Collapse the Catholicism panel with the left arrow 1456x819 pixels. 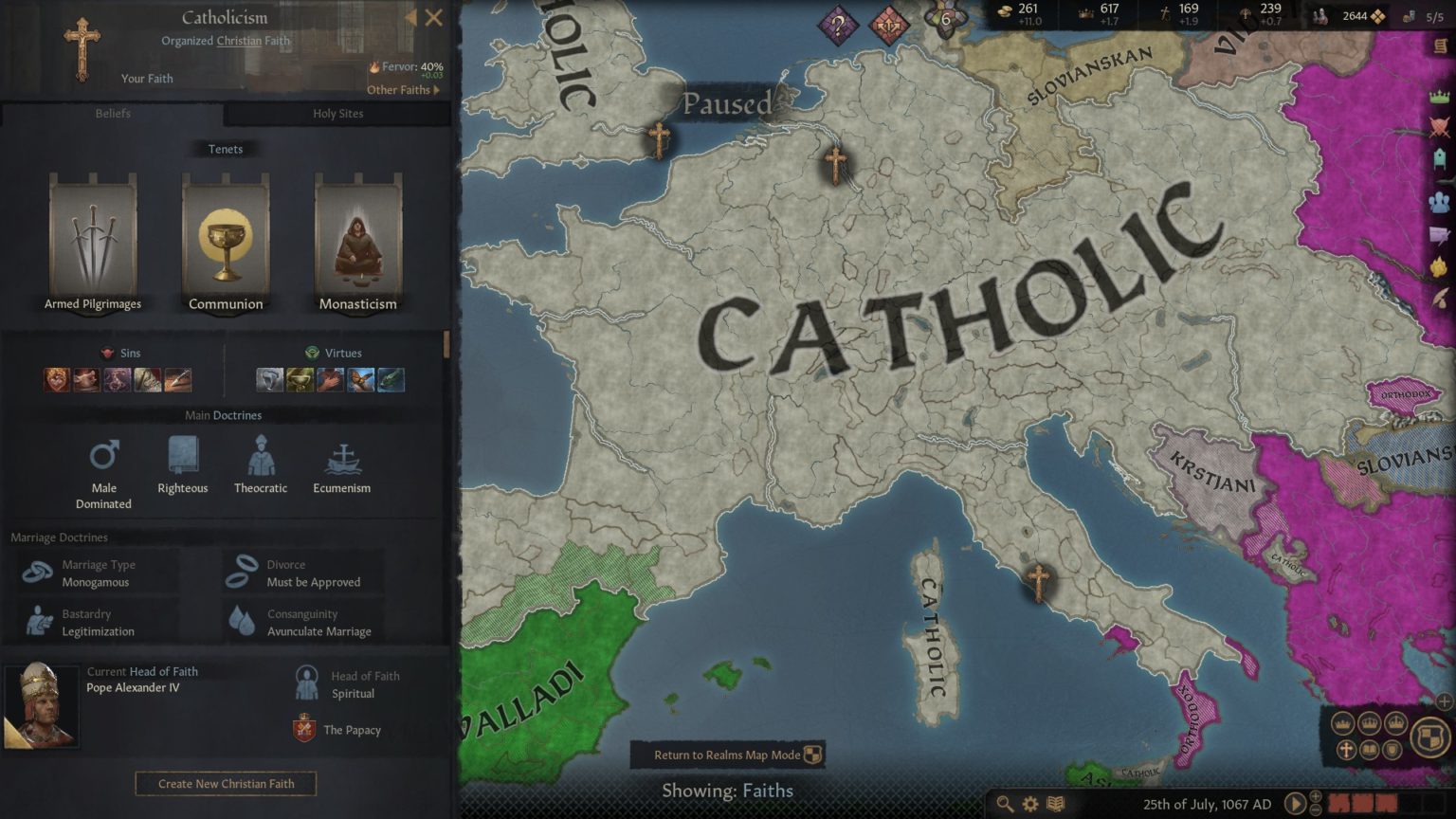tap(410, 17)
